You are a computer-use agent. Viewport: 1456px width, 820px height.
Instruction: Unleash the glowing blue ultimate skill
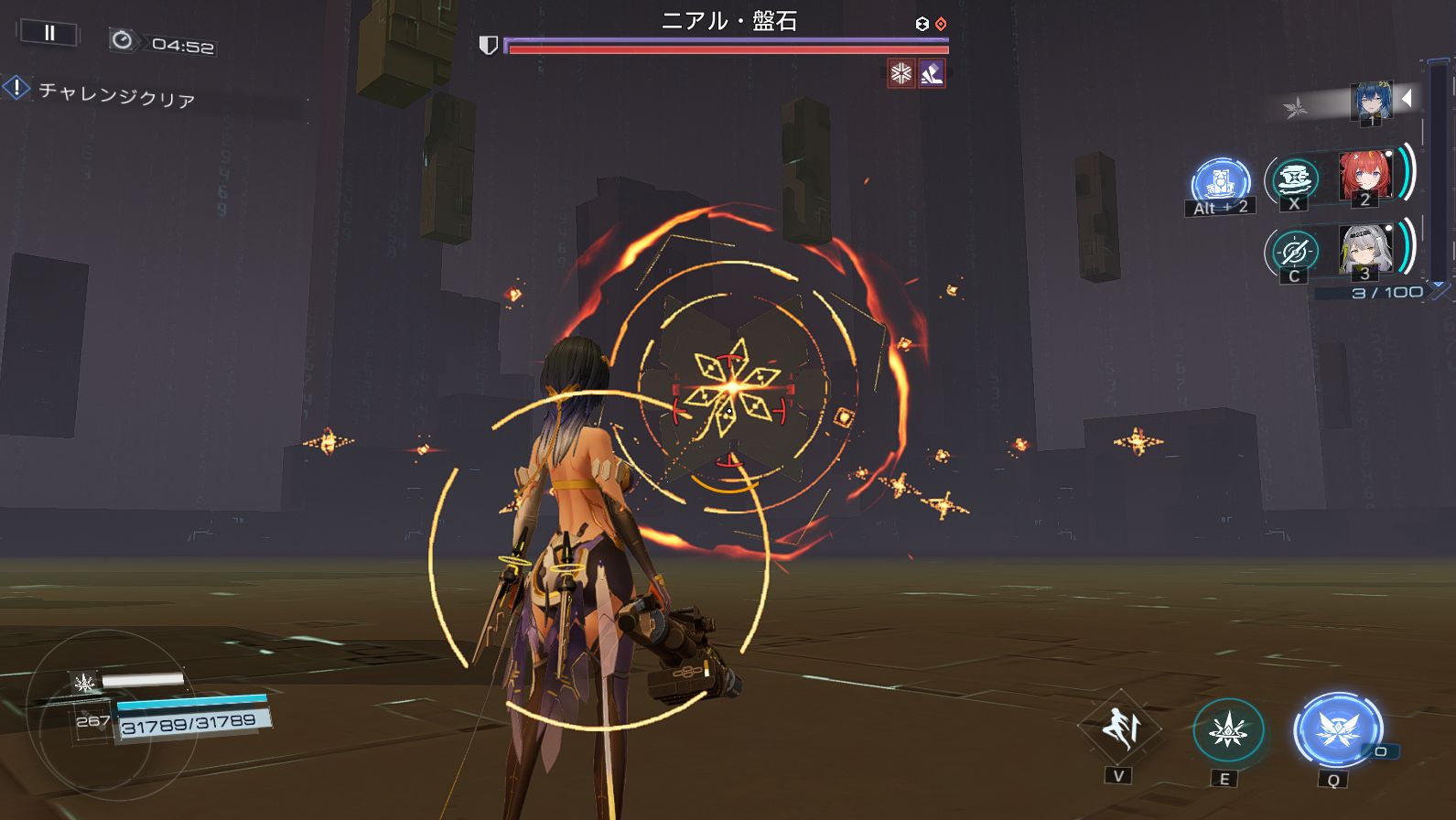(1337, 729)
